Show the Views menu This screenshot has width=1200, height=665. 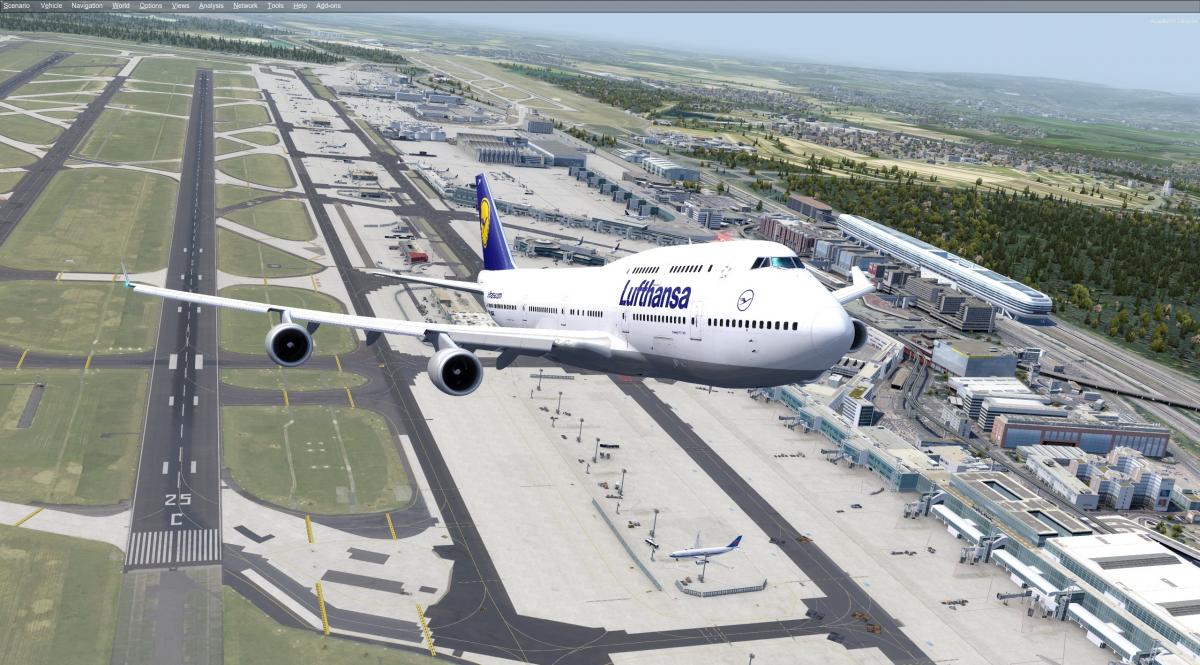click(181, 6)
